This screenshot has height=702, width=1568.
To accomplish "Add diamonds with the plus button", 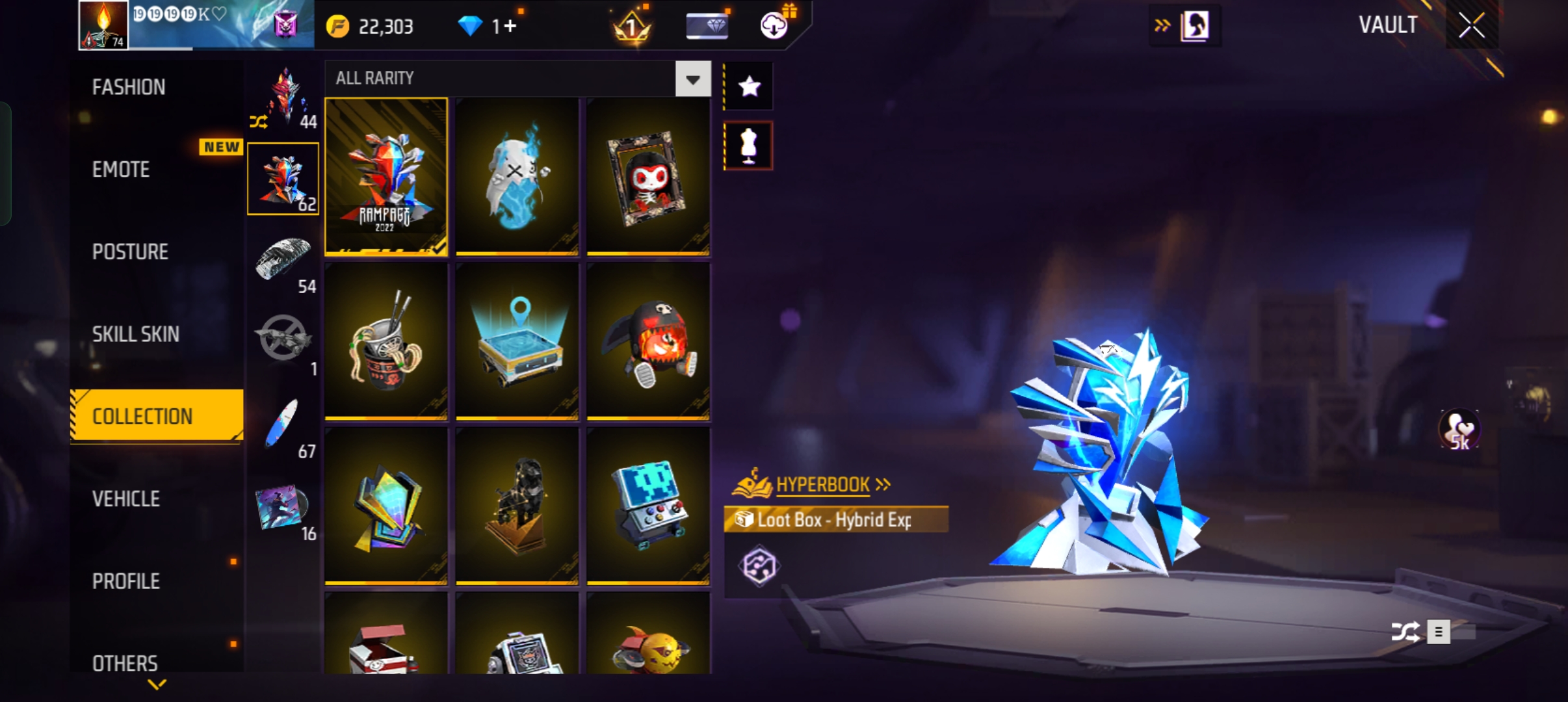I will [x=510, y=27].
